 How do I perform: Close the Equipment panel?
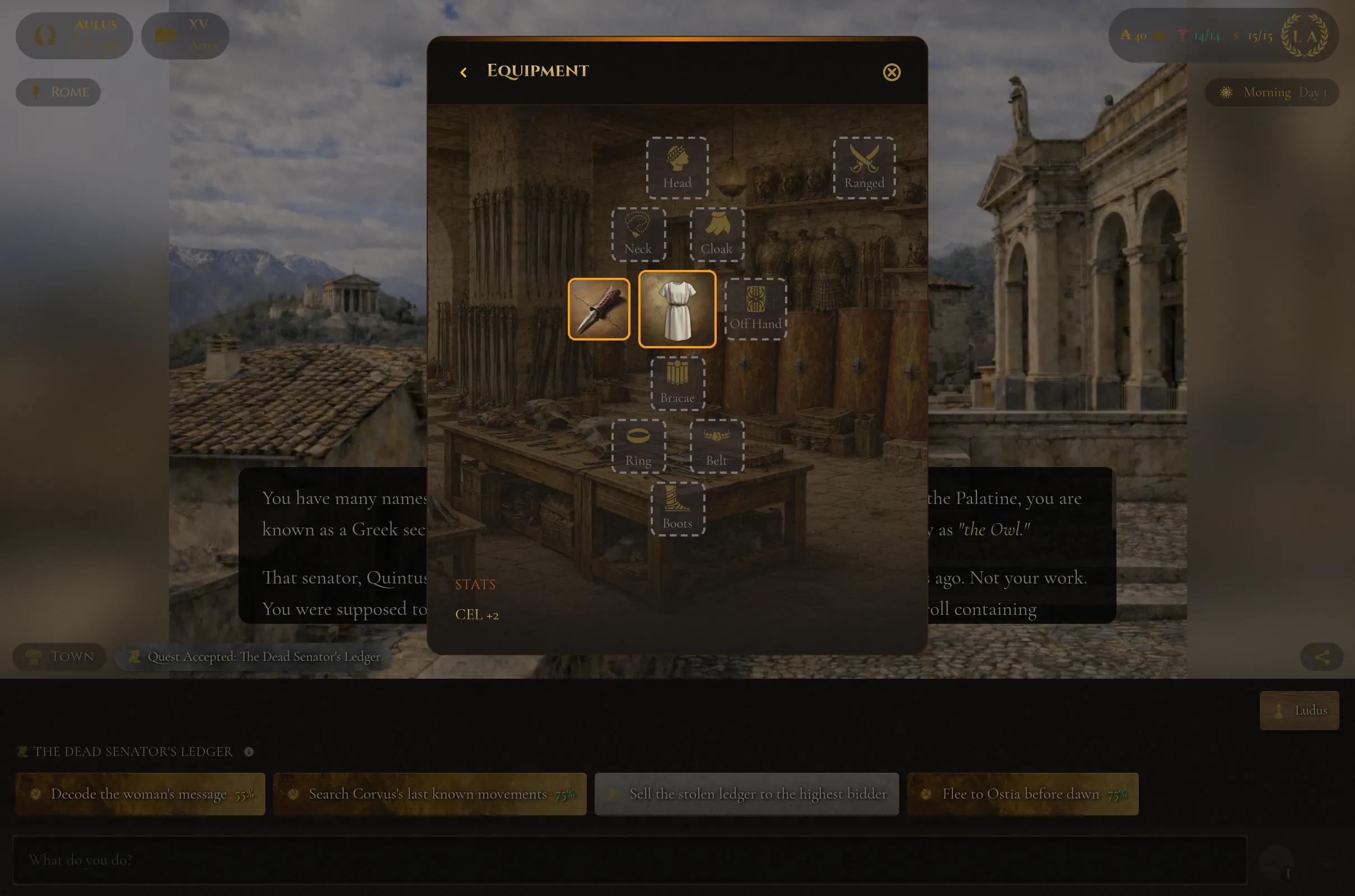(x=891, y=72)
